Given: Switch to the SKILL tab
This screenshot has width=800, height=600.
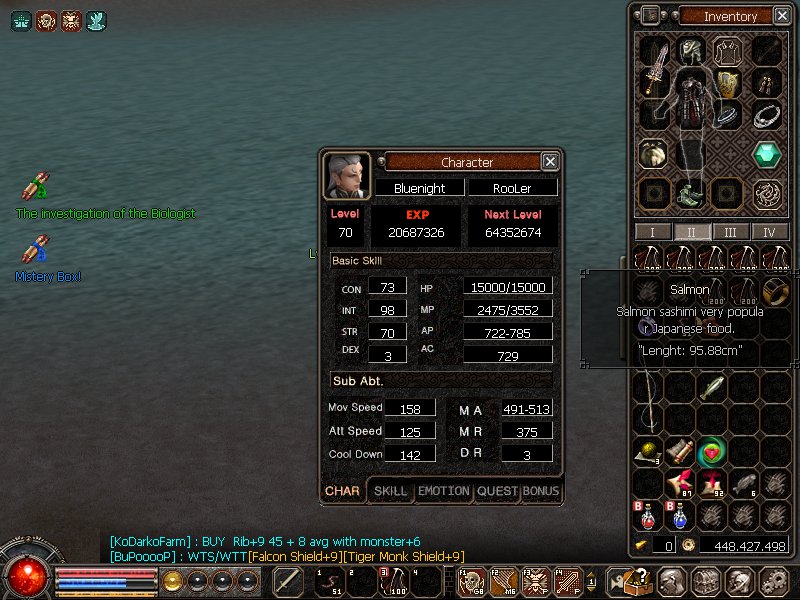Looking at the screenshot, I should (x=390, y=491).
